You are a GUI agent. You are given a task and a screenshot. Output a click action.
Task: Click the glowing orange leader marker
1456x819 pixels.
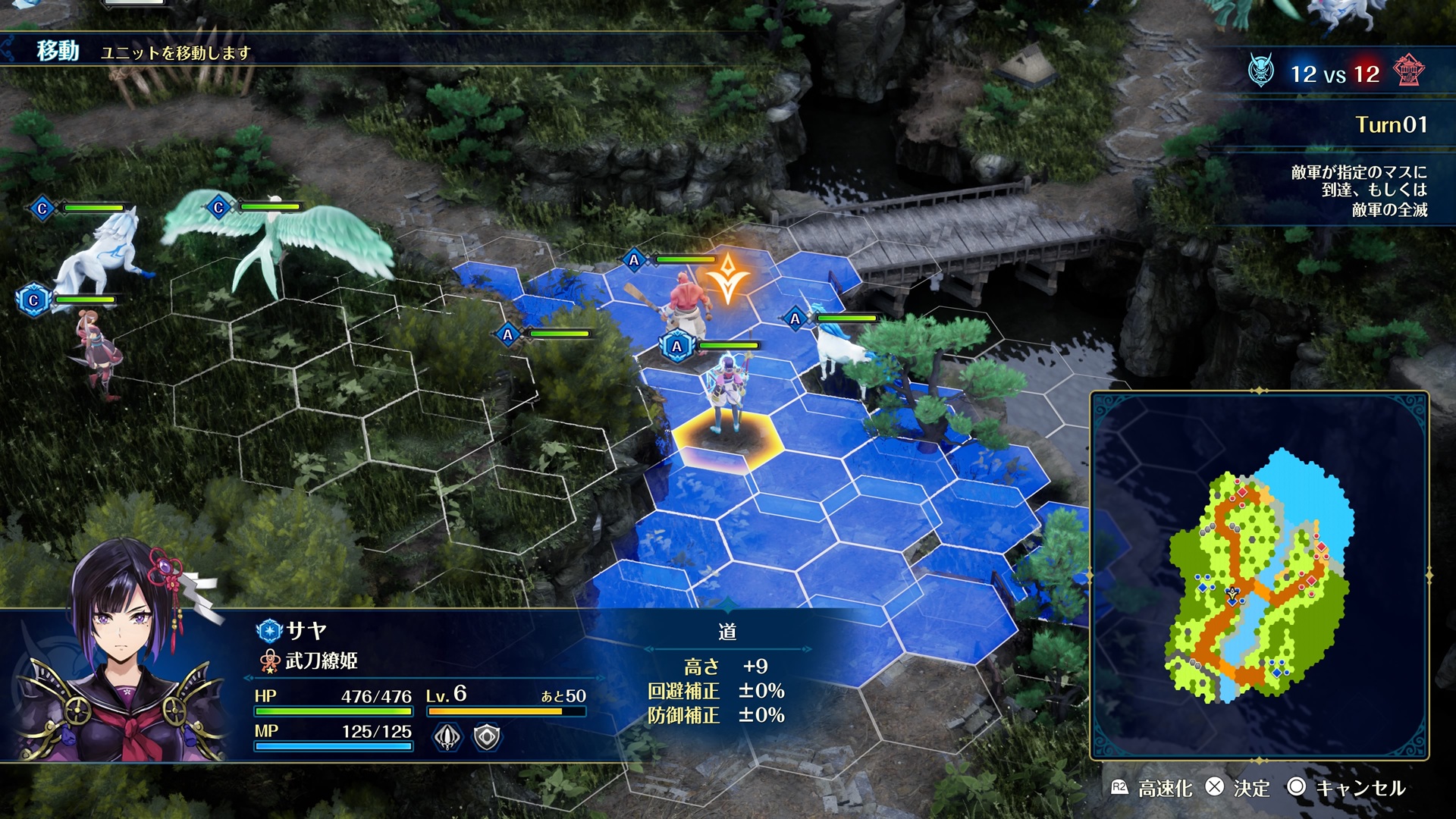[728, 278]
